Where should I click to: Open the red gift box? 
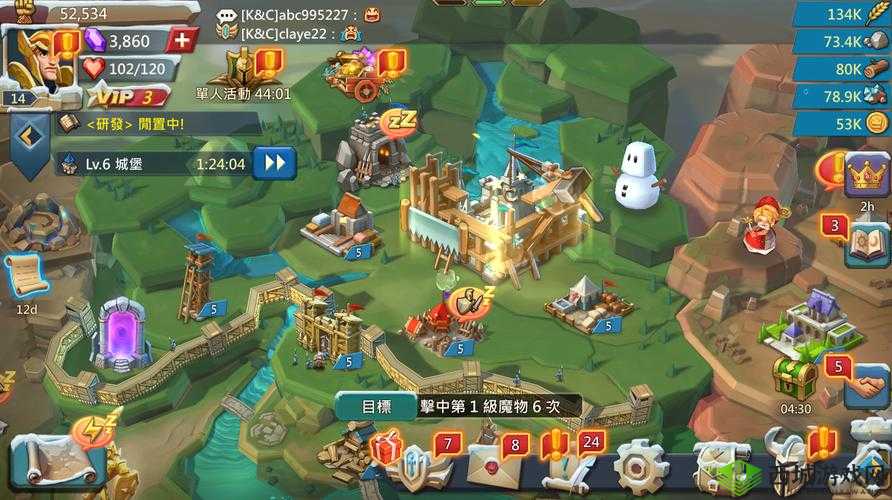tap(385, 450)
